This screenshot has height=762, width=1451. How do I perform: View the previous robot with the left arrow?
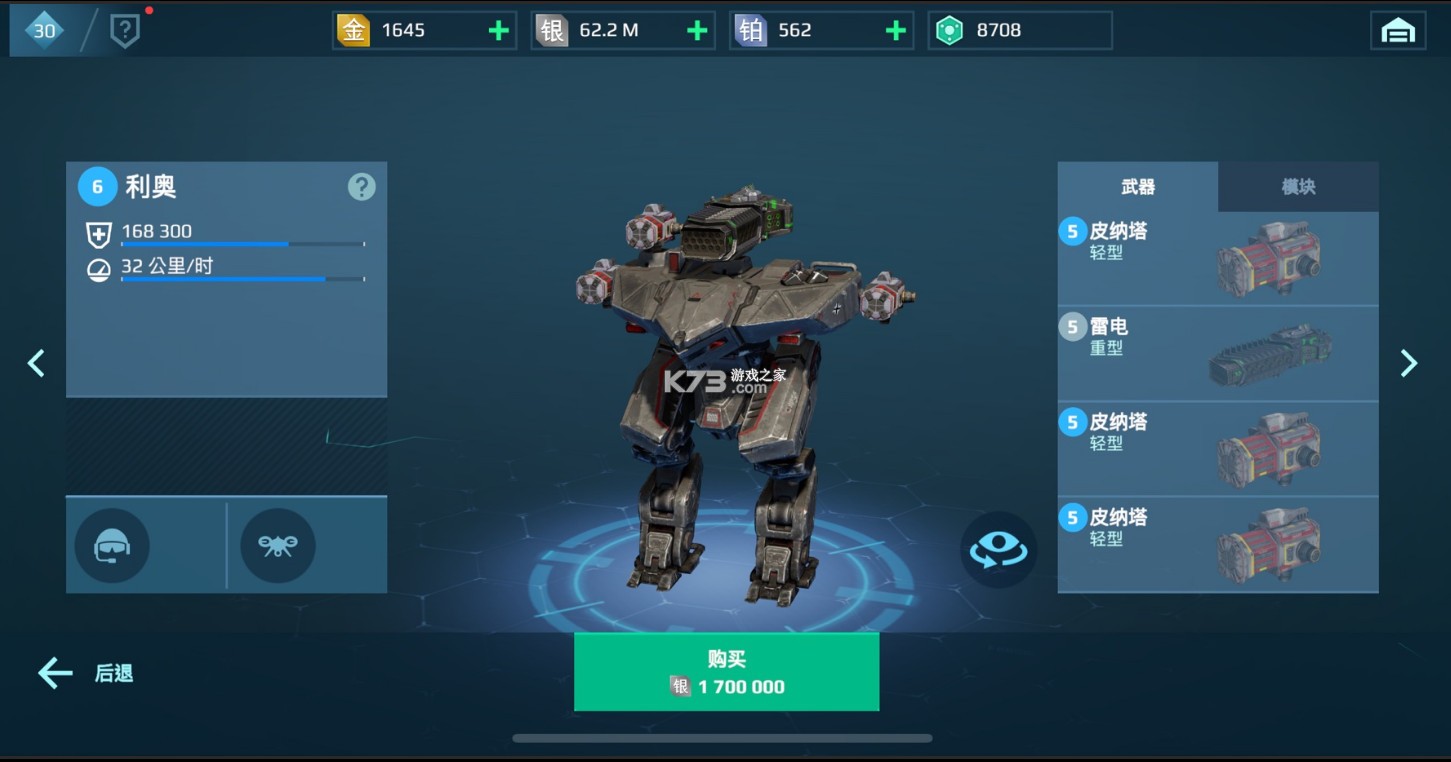[37, 363]
